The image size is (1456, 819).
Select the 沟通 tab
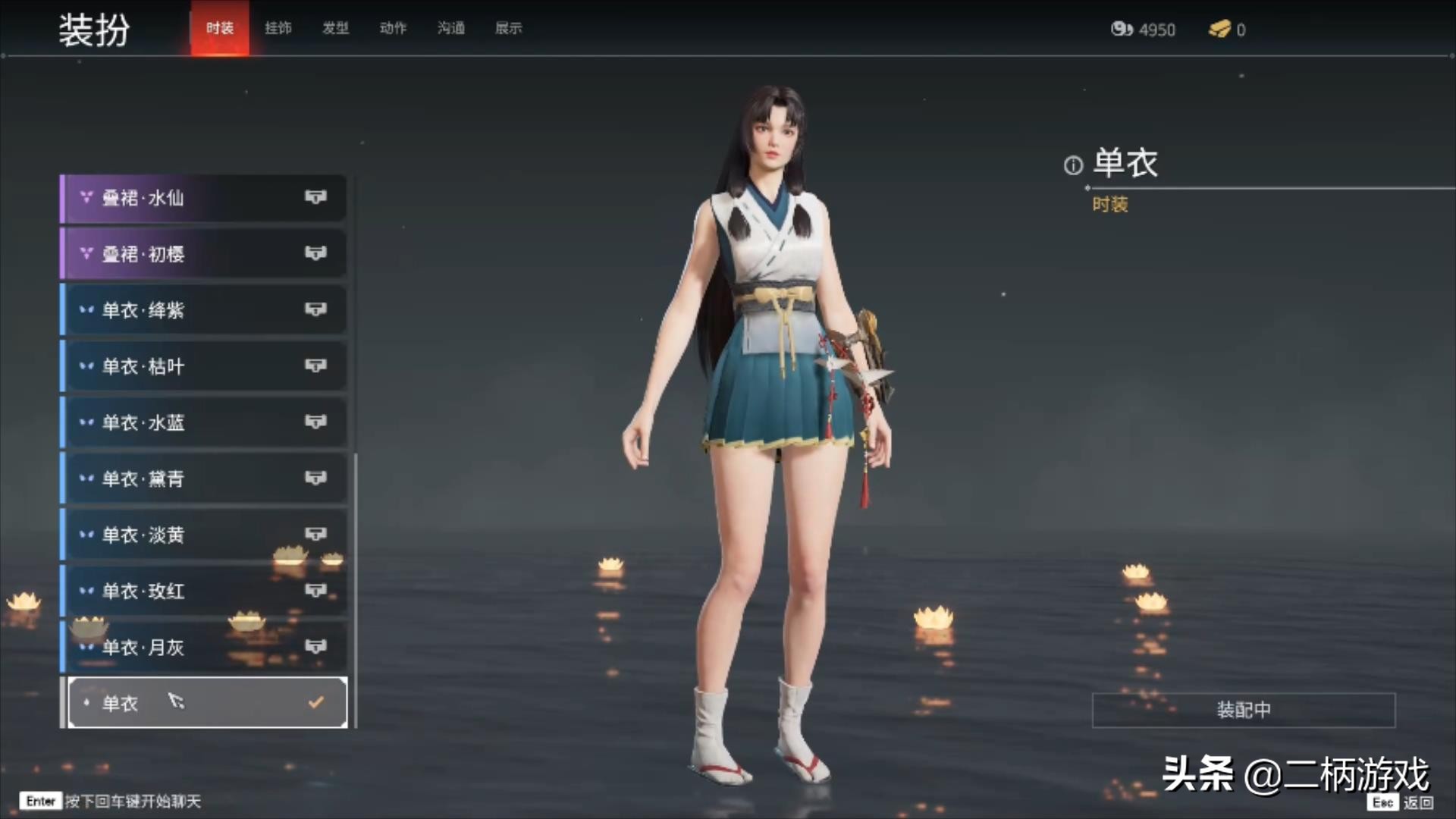[x=451, y=28]
